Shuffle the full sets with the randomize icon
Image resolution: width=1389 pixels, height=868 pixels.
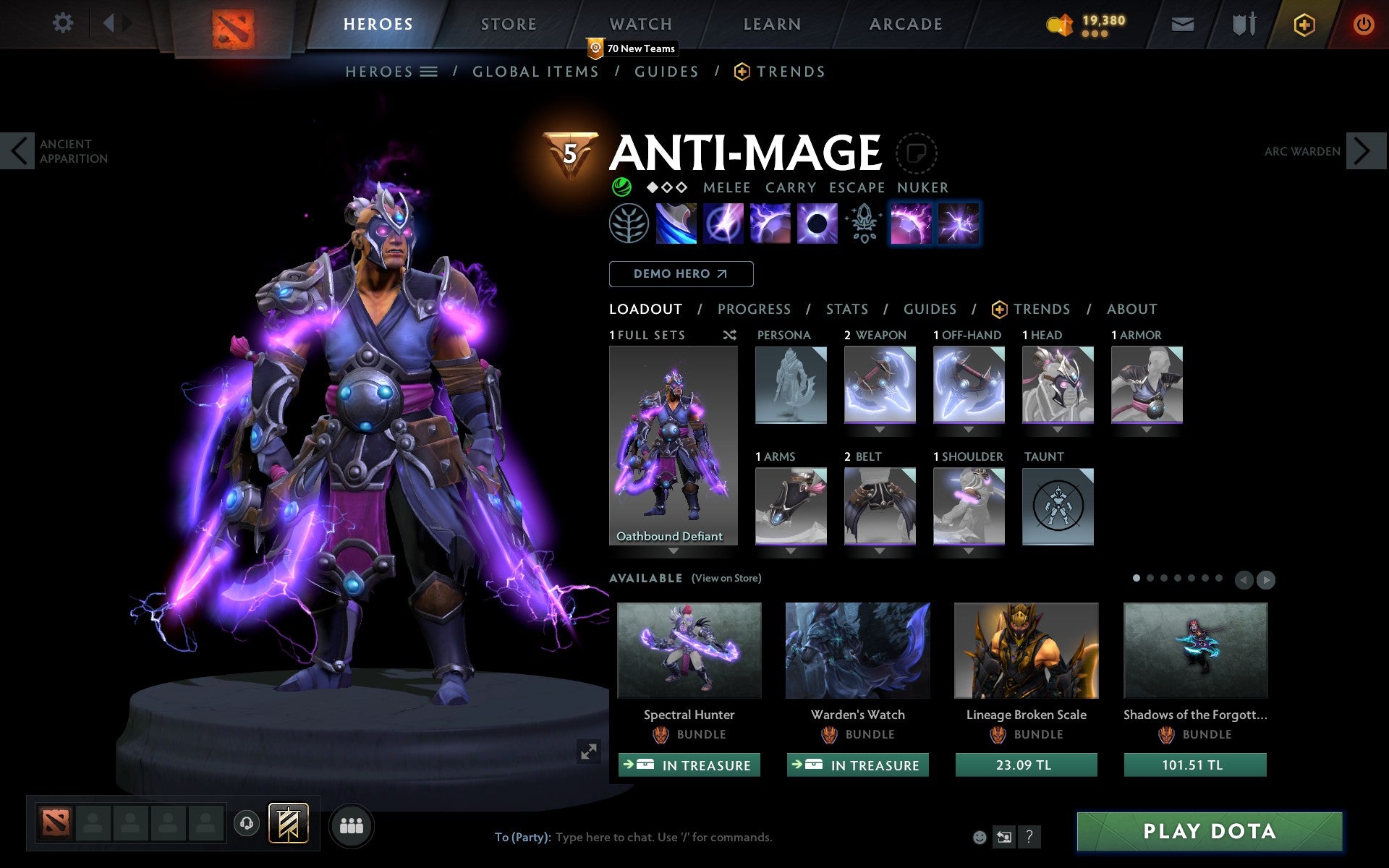(x=729, y=336)
